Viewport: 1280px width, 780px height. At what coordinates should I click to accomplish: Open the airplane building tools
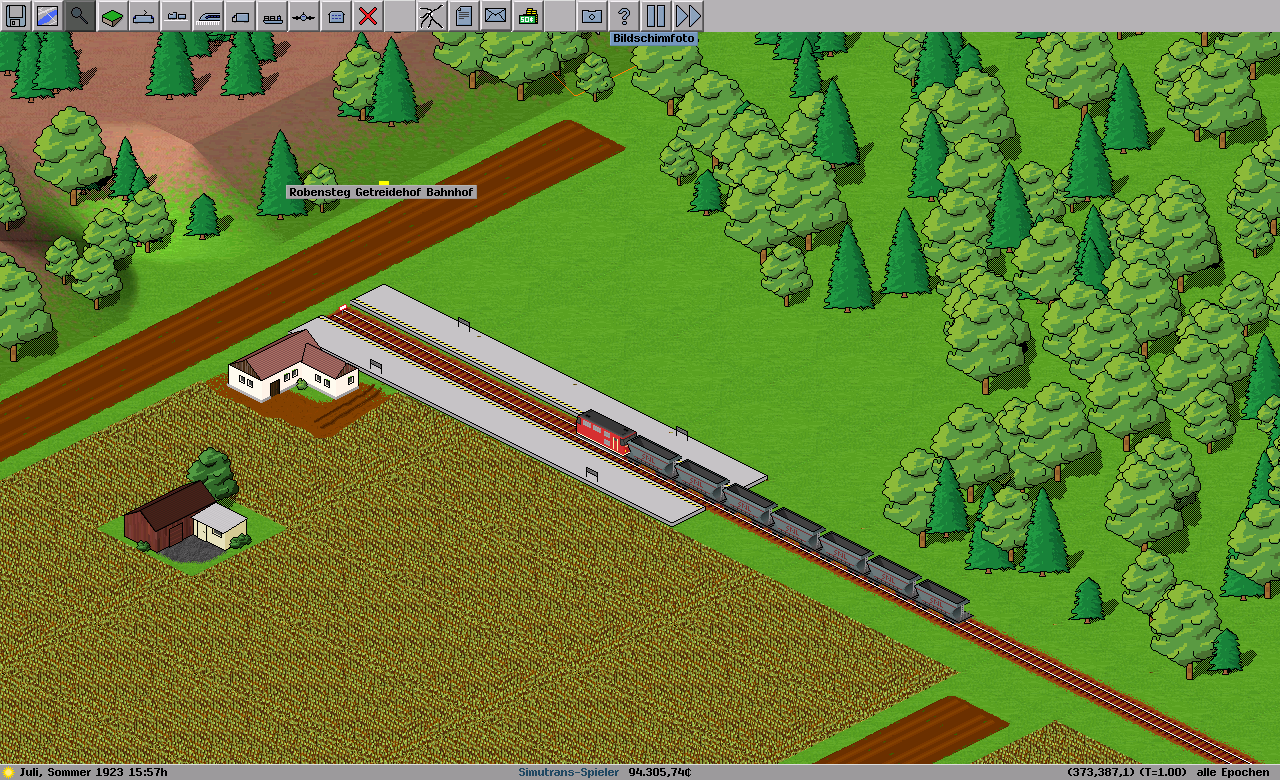click(x=304, y=16)
